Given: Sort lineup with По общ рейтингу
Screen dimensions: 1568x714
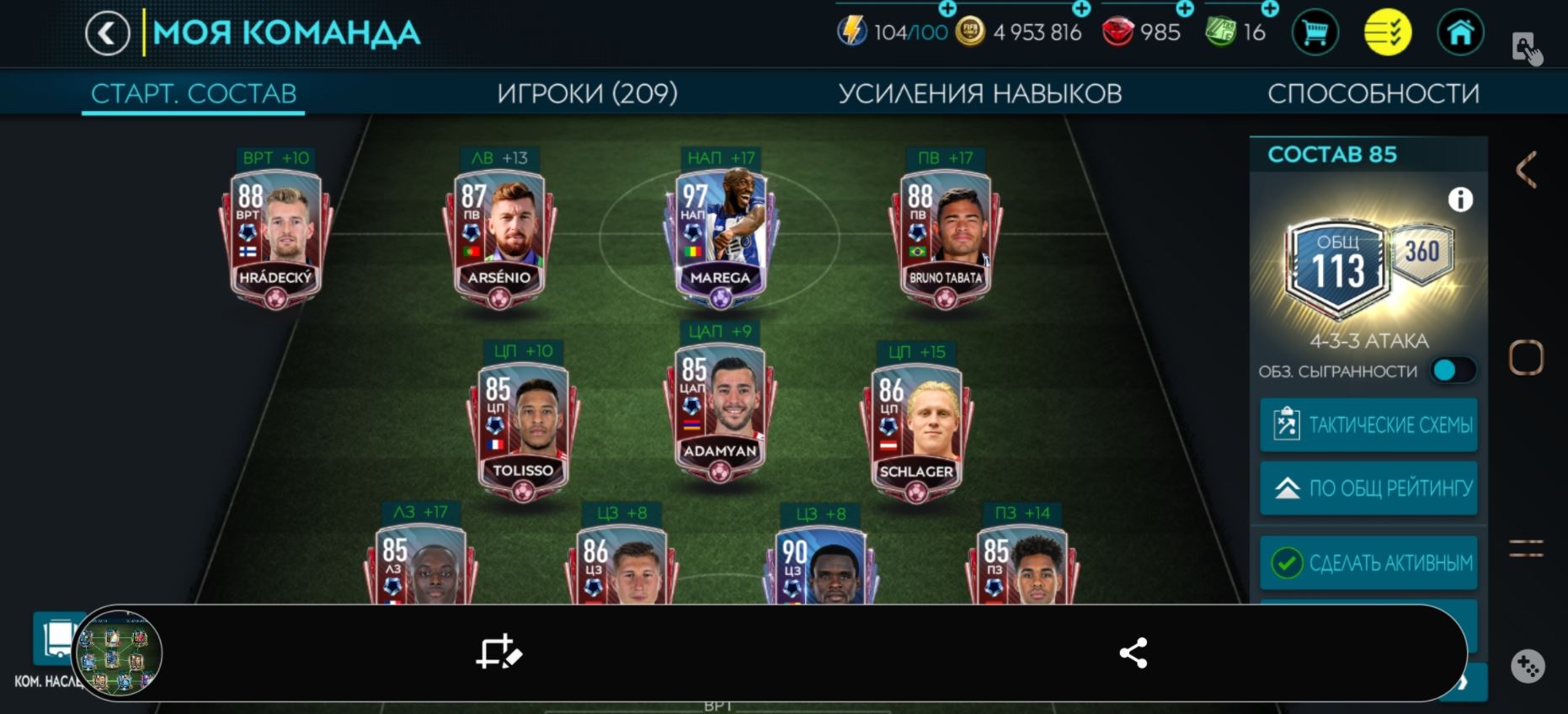Looking at the screenshot, I should pyautogui.click(x=1368, y=488).
